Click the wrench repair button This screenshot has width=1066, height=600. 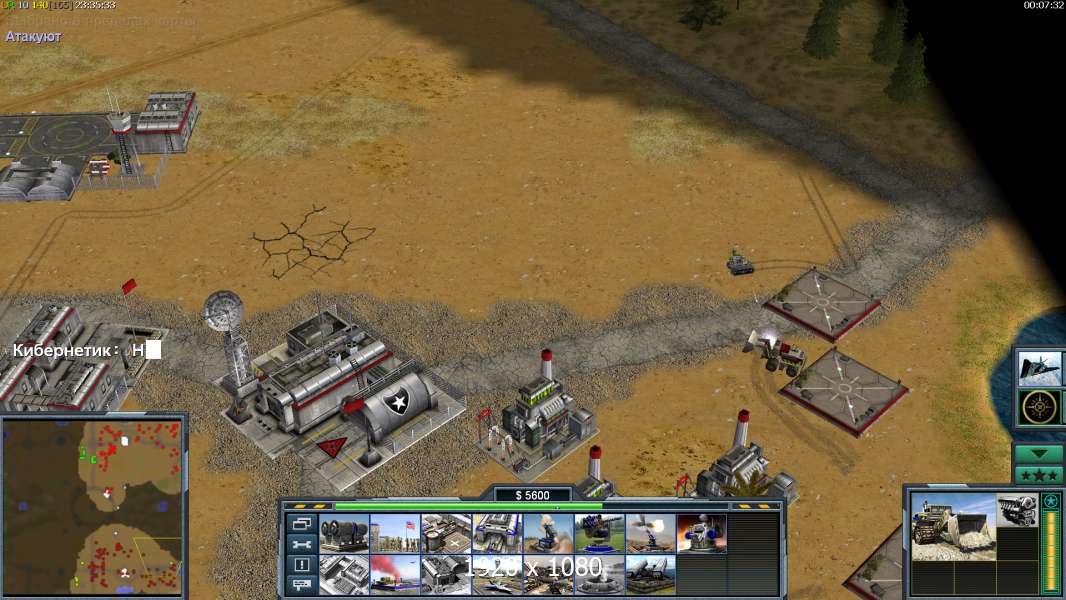301,544
